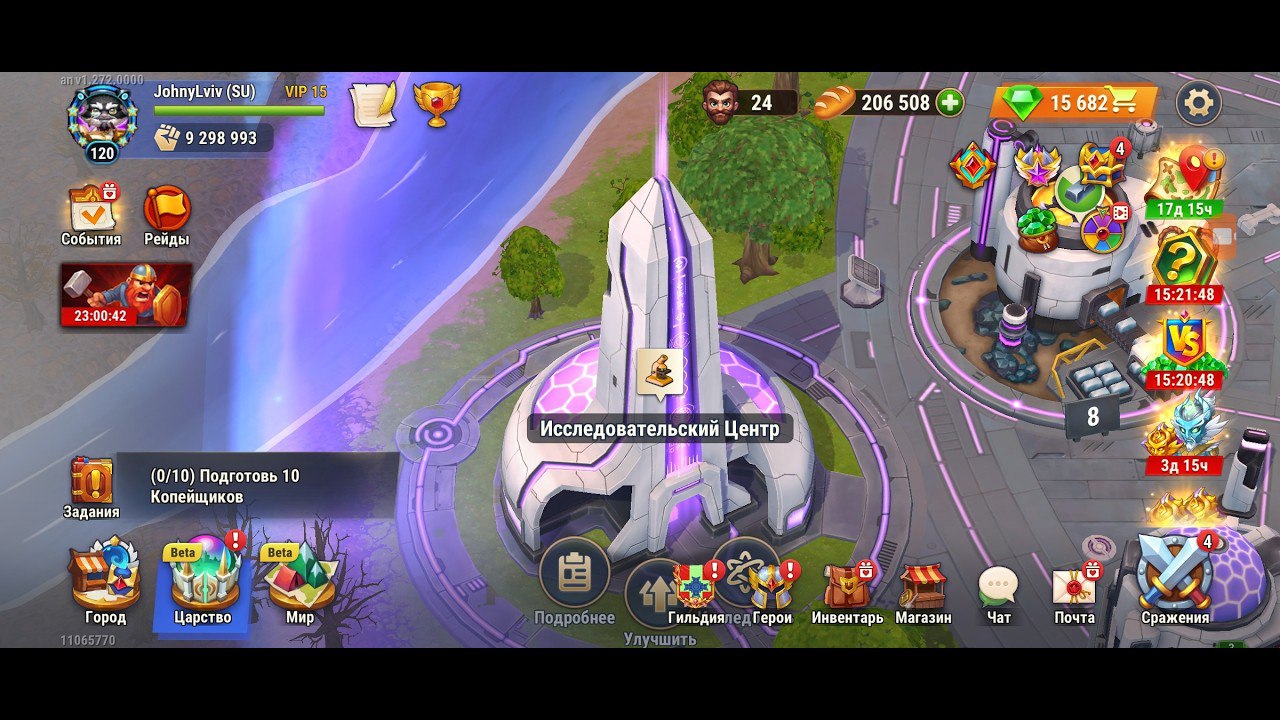Open the События events calendar
Viewport: 1280px width, 720px height.
(91, 213)
